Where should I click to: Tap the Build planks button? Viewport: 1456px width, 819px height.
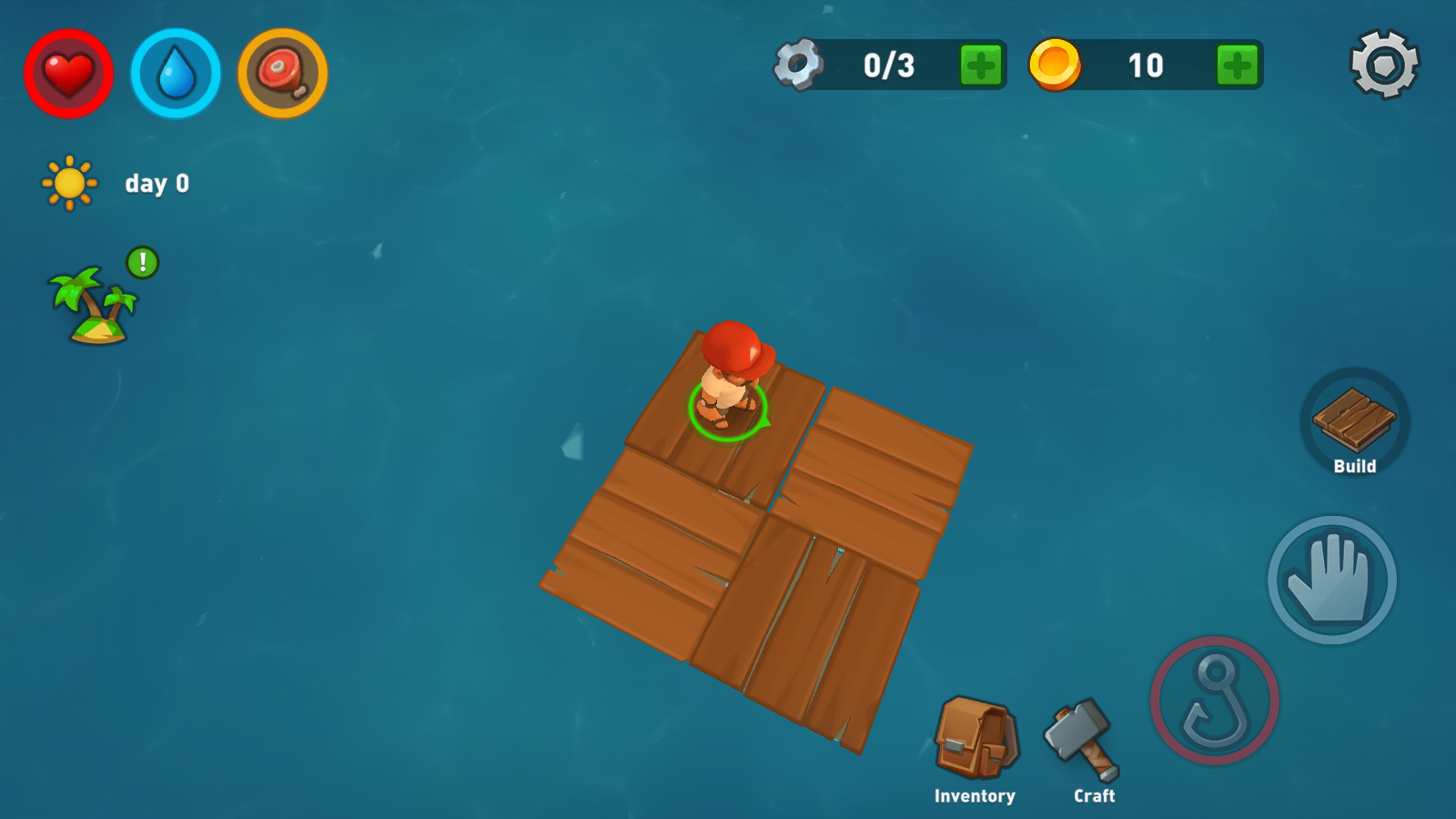coord(1354,422)
